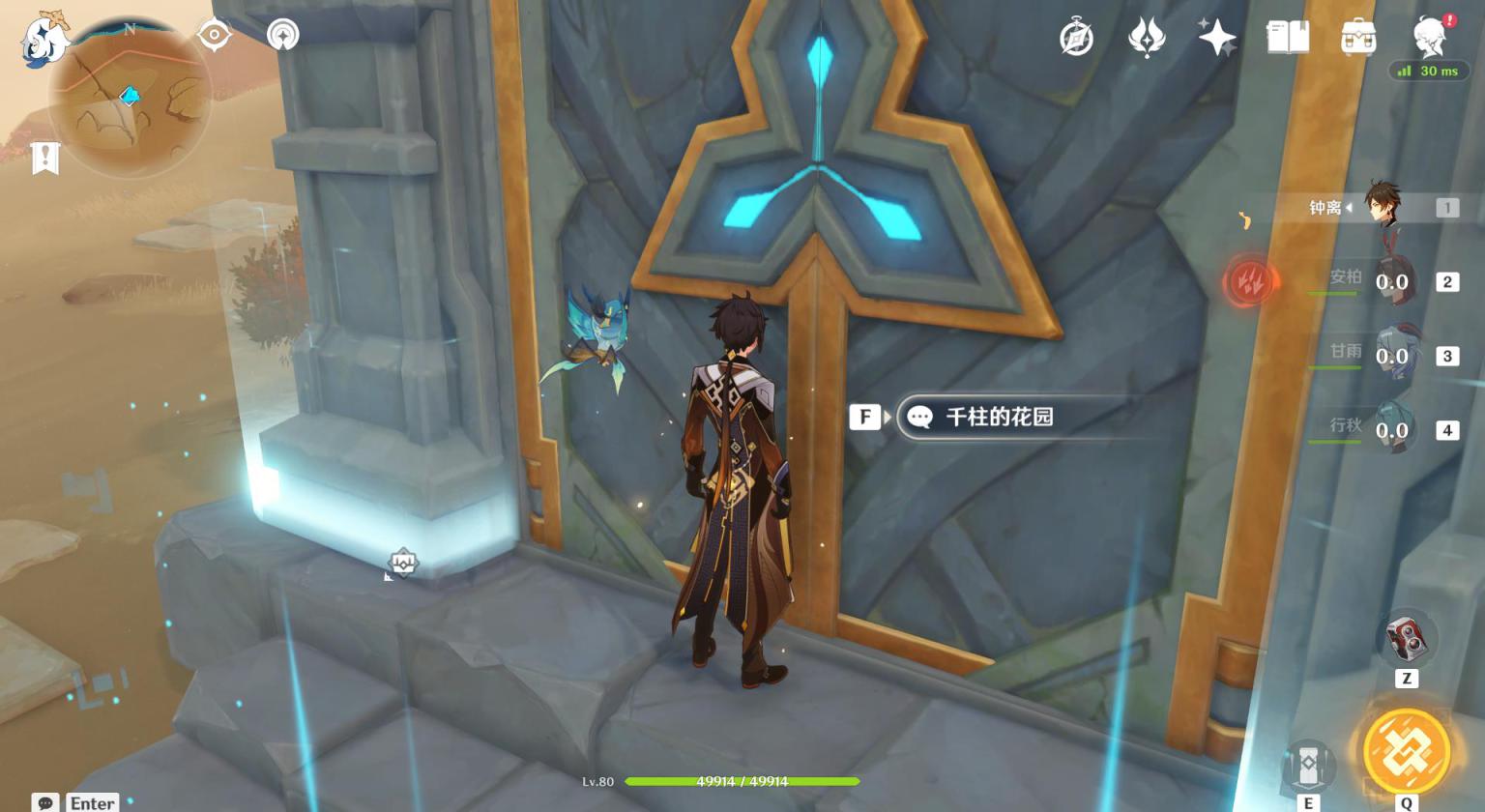Image resolution: width=1485 pixels, height=812 pixels.
Task: Open the Adventurer Handbook book icon
Action: 1288,39
